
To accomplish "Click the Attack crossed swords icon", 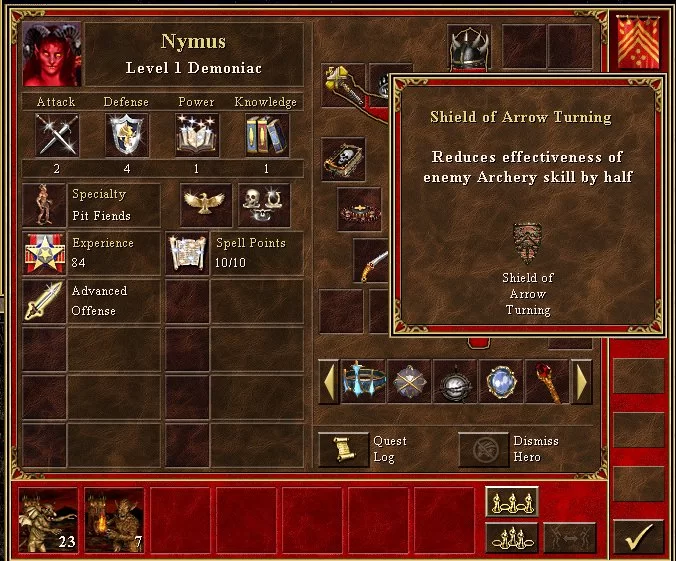I will pos(57,135).
